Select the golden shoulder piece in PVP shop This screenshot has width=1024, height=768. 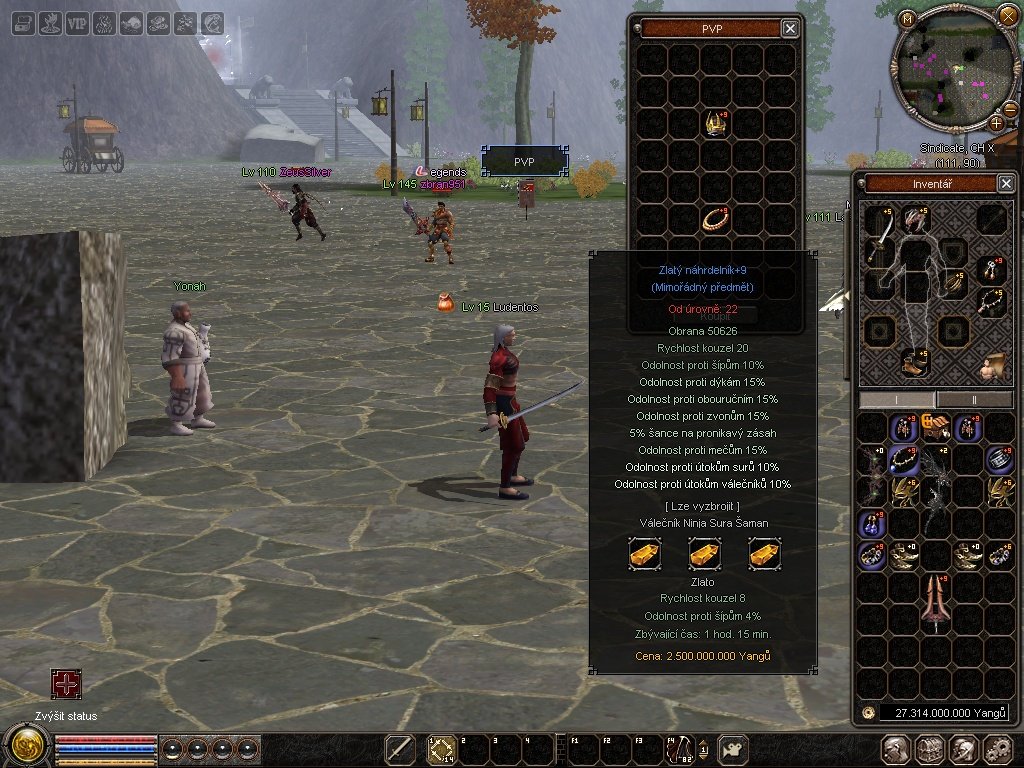coord(716,124)
